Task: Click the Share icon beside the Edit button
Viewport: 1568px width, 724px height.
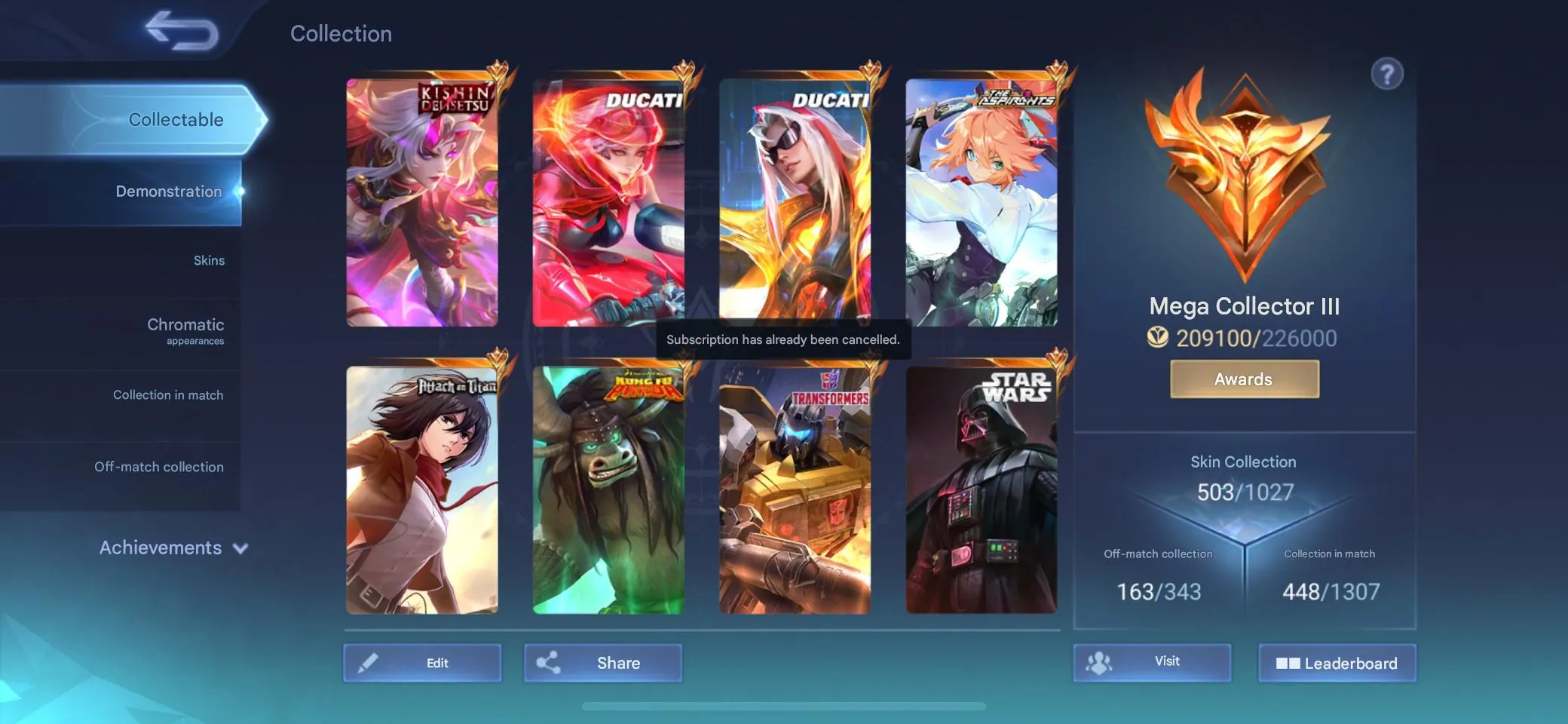Action: click(x=548, y=662)
